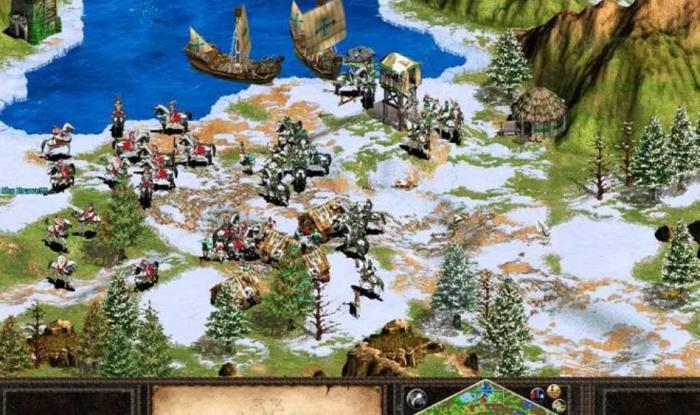Click the diamond-shaped minimap
This screenshot has height=415, width=700.
point(487,401)
